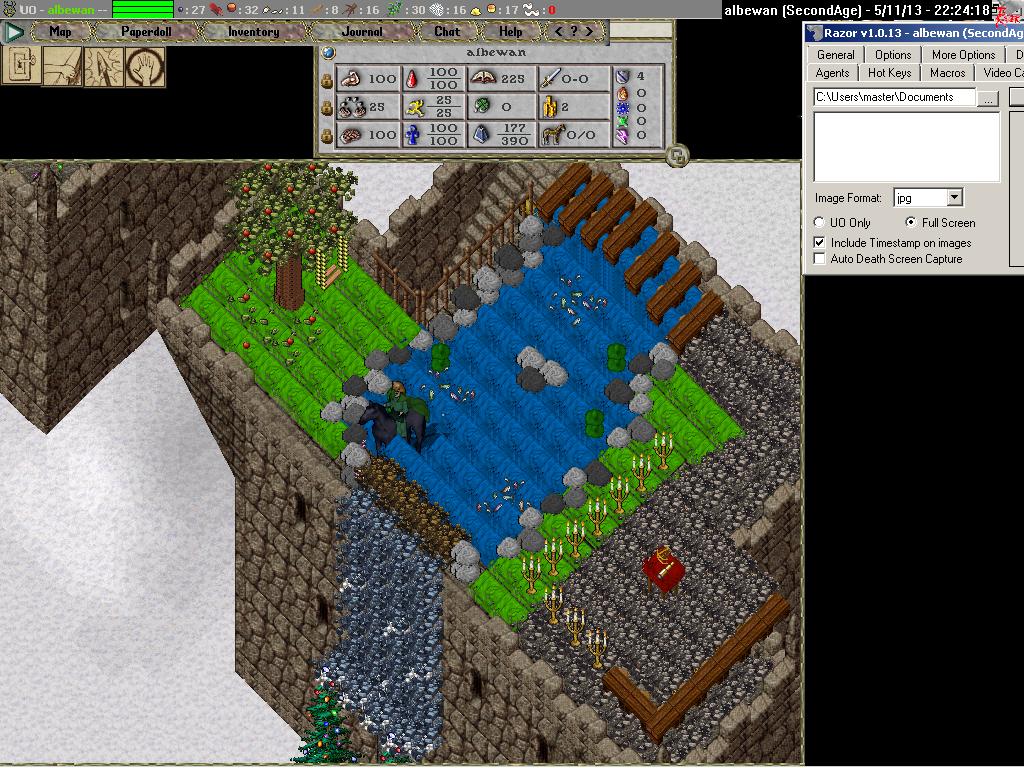The width and height of the screenshot is (1024, 768).
Task: Use the arrowhead skill icon
Action: [x=104, y=66]
